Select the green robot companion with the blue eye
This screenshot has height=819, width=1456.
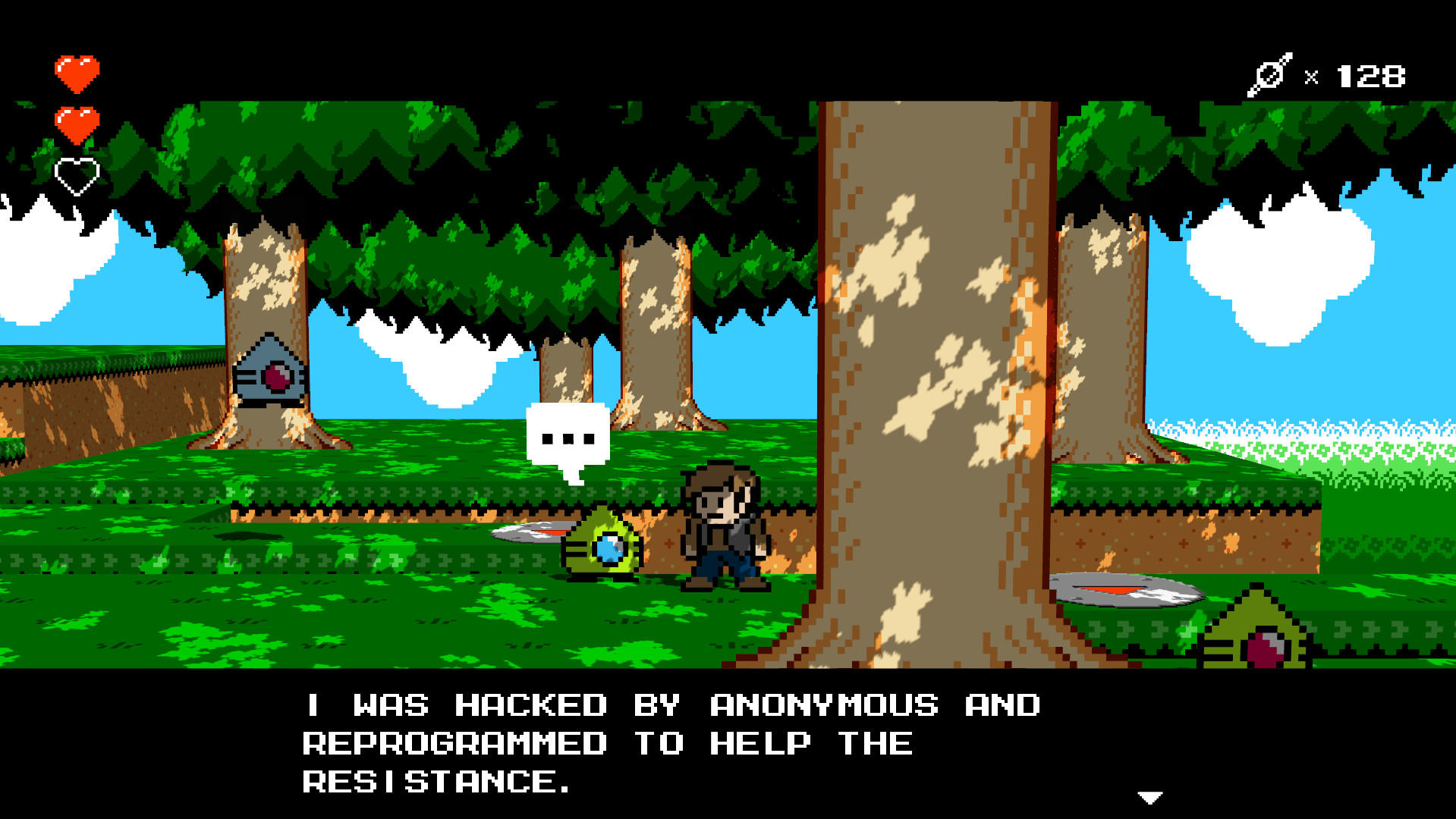click(x=603, y=546)
